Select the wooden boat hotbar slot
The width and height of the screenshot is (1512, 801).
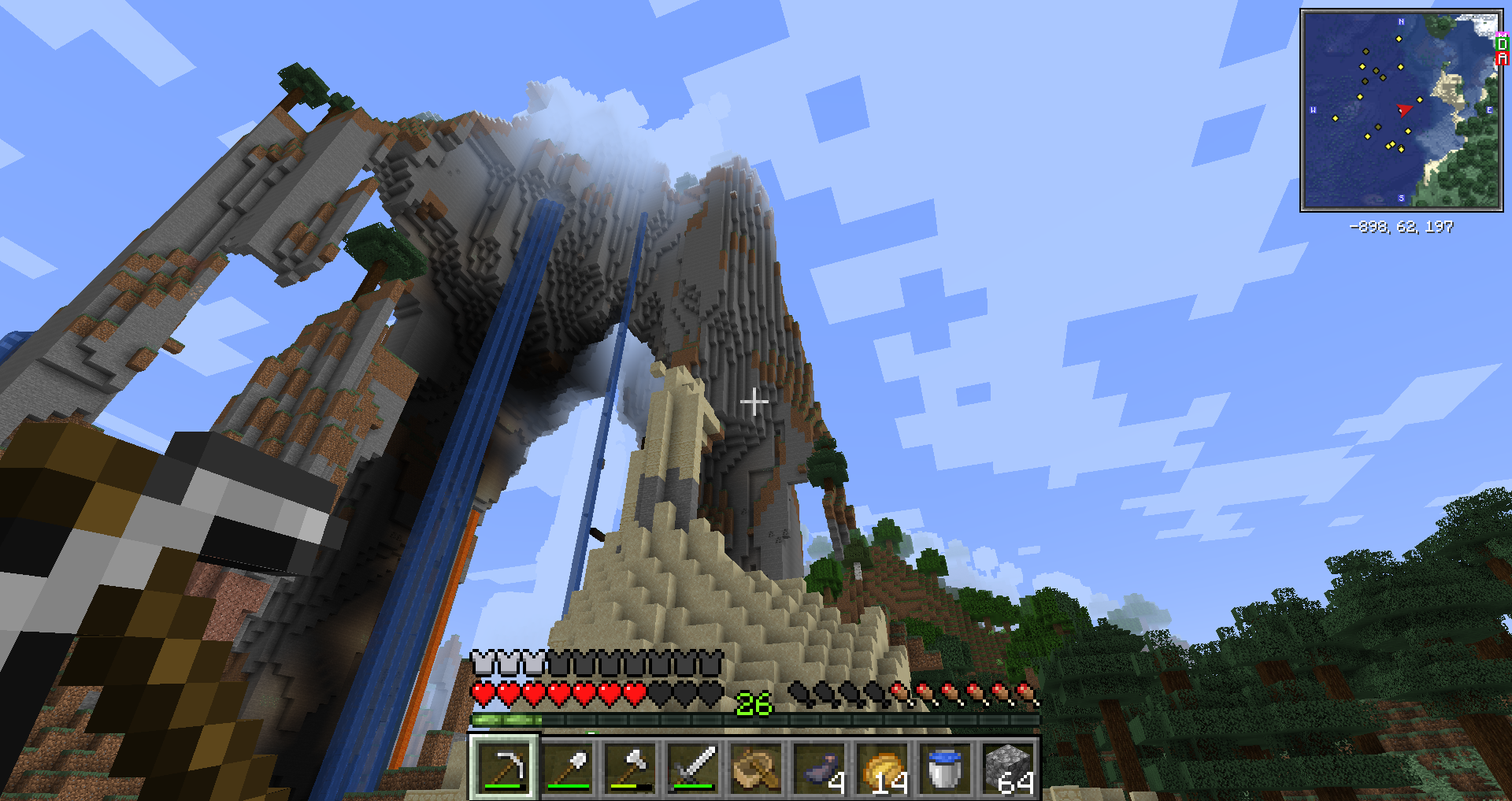(x=757, y=767)
